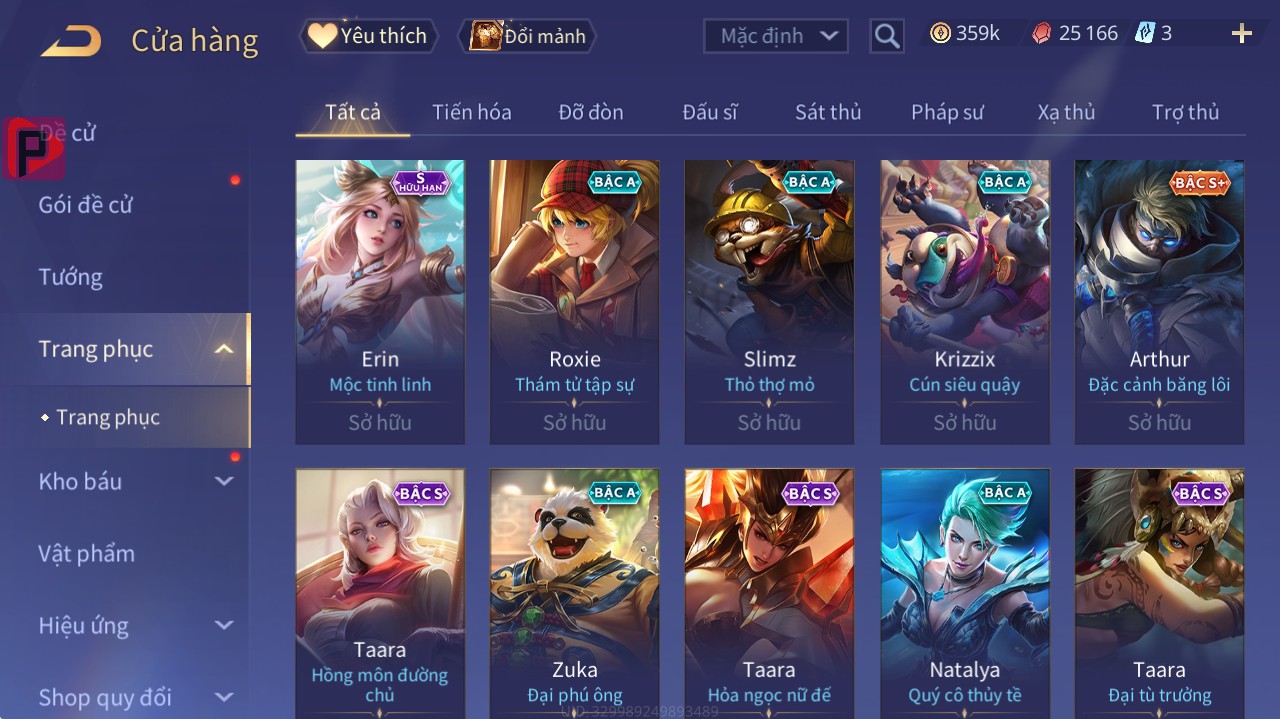The image size is (1280, 719).
Task: Switch to the Tiến hóa tab
Action: click(471, 112)
